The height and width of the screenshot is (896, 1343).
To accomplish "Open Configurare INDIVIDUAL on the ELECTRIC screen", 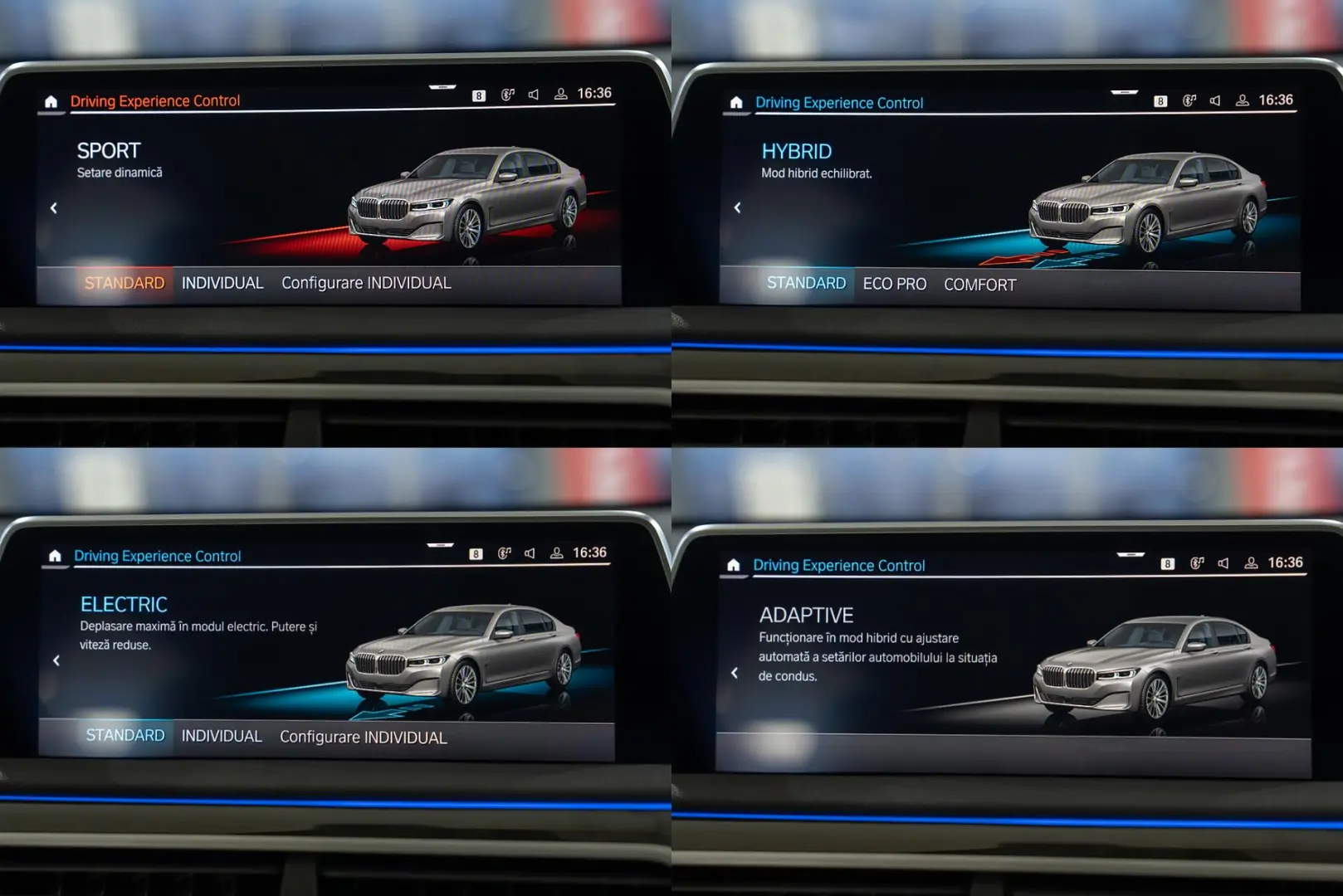I will click(363, 737).
